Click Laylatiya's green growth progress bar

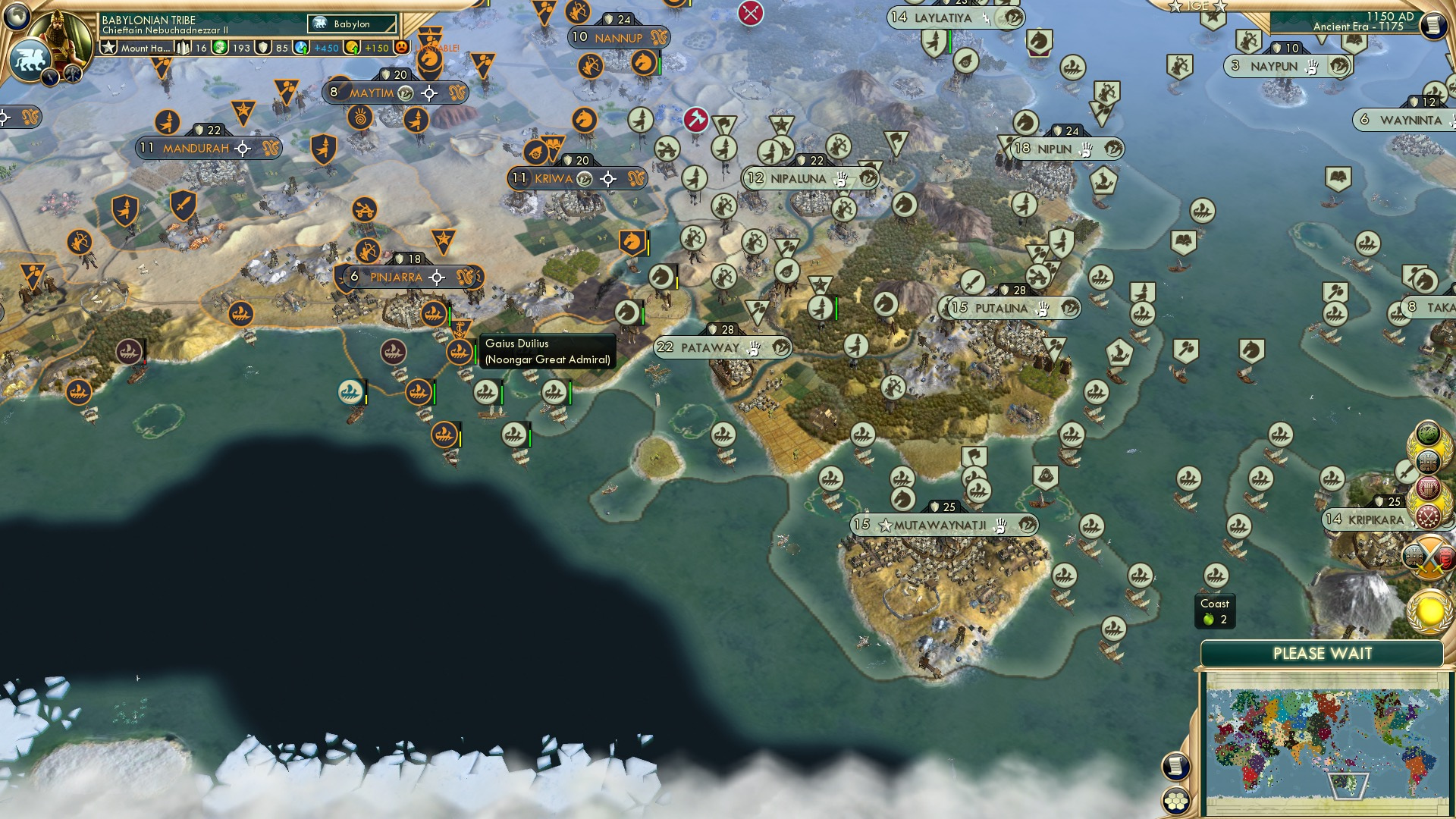pyautogui.click(x=949, y=34)
